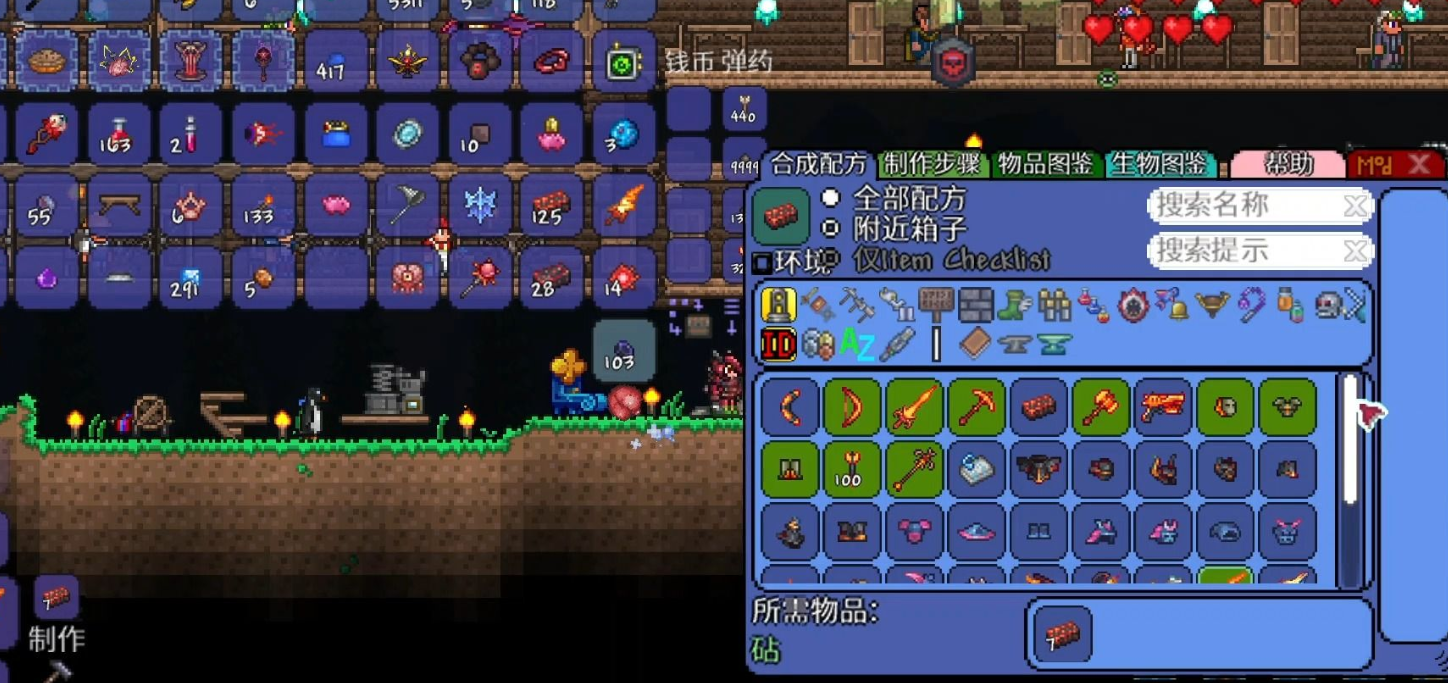Click the required hellstone bar ingredient slot

pyautogui.click(x=1062, y=634)
